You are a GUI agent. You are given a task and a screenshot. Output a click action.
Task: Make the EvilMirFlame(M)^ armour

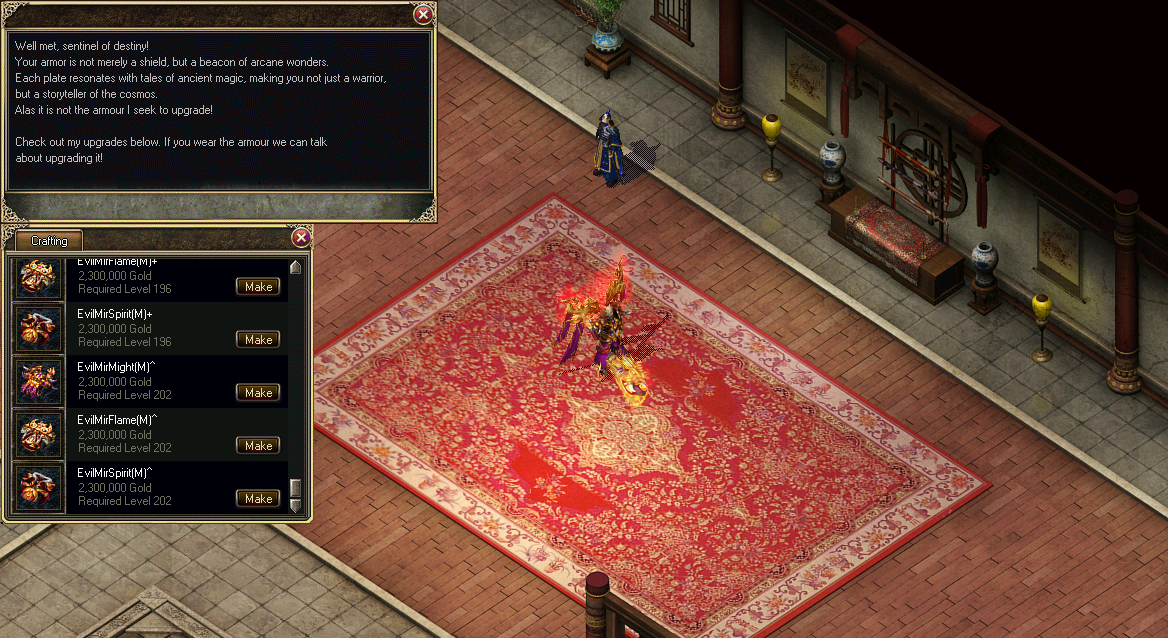click(258, 446)
